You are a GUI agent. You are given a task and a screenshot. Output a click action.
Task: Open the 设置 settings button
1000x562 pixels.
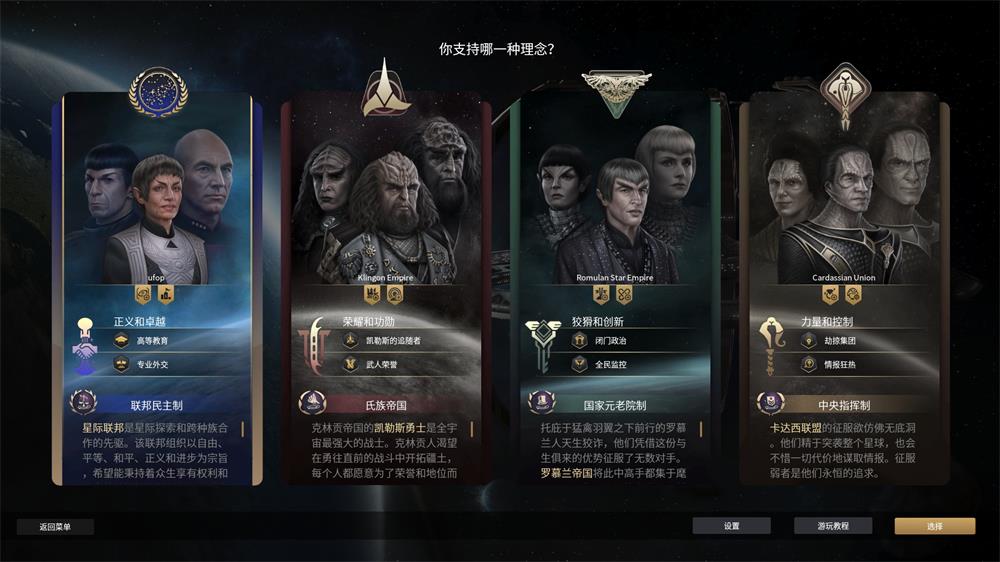731,526
